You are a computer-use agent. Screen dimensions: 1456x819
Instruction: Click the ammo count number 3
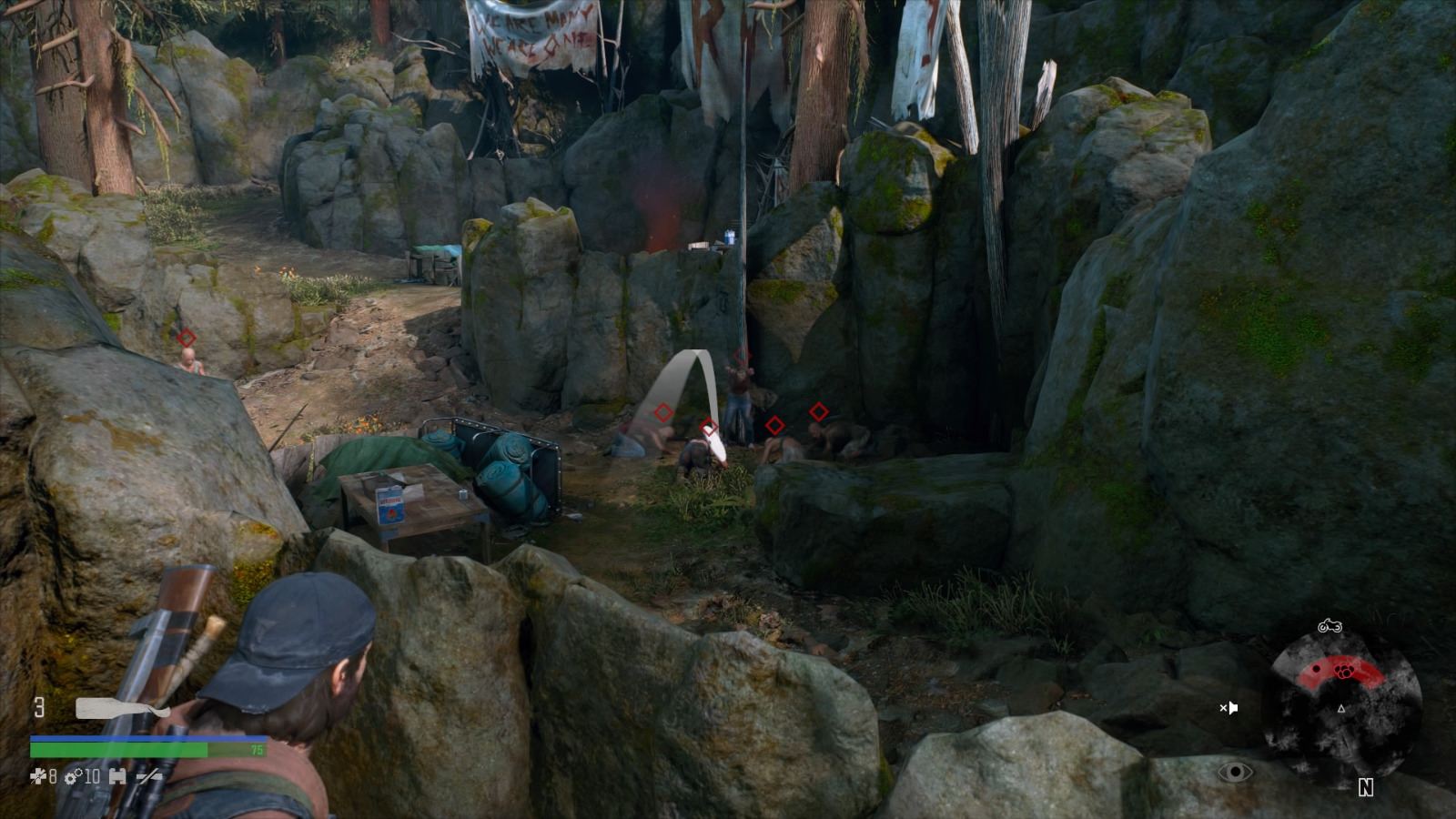click(40, 706)
